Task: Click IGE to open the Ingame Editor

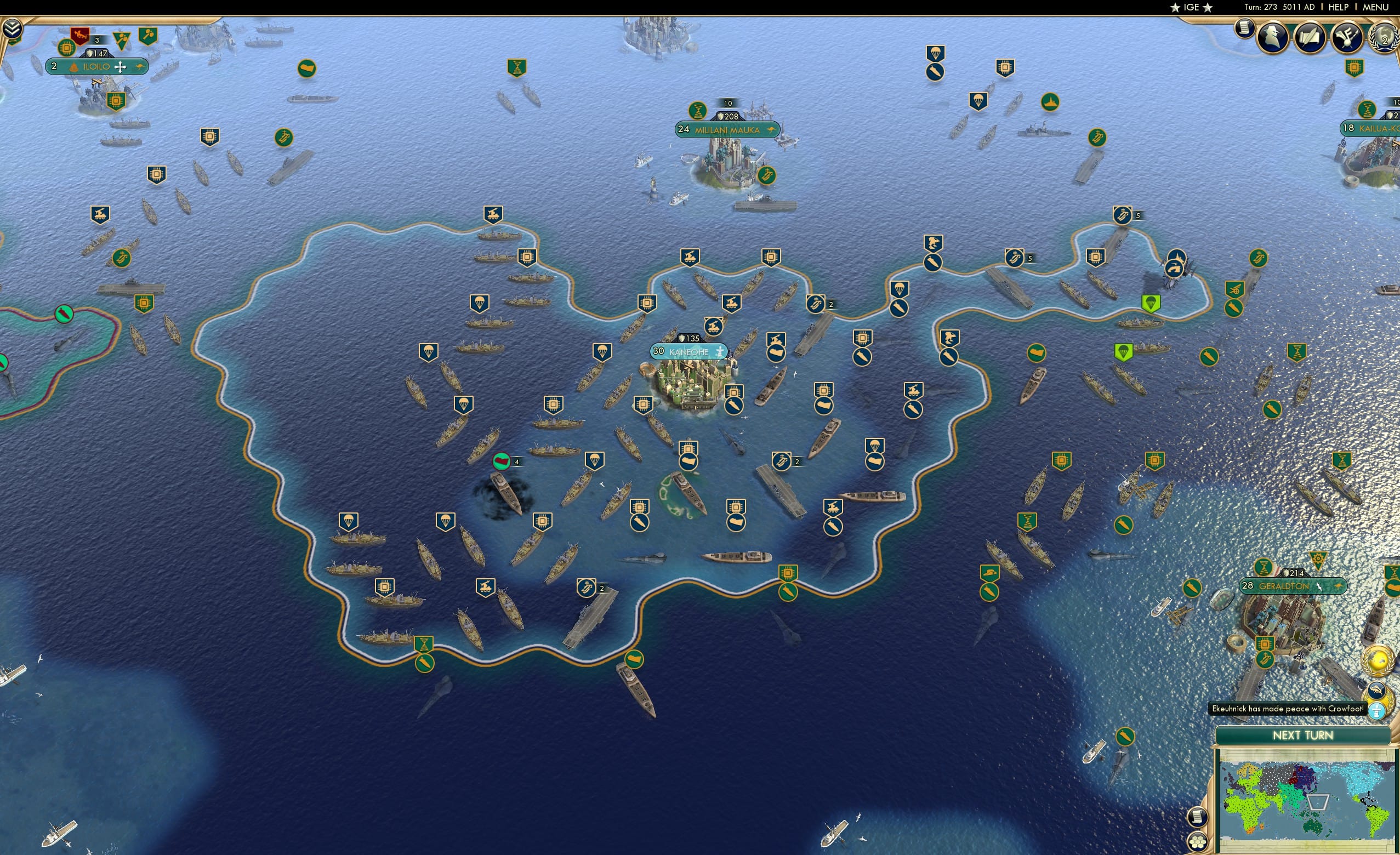Action: point(1191,7)
